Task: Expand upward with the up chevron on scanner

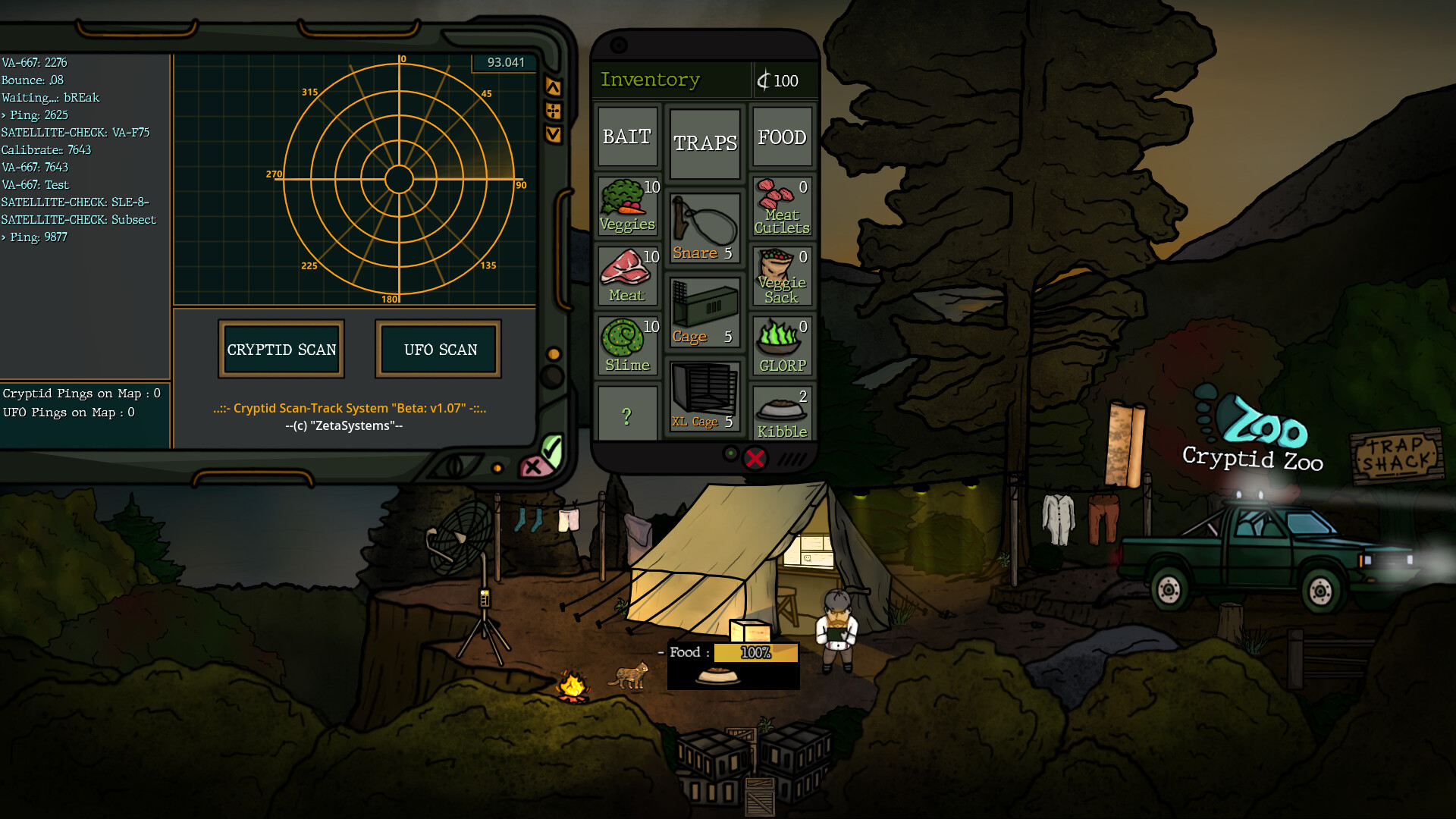Action: point(553,86)
